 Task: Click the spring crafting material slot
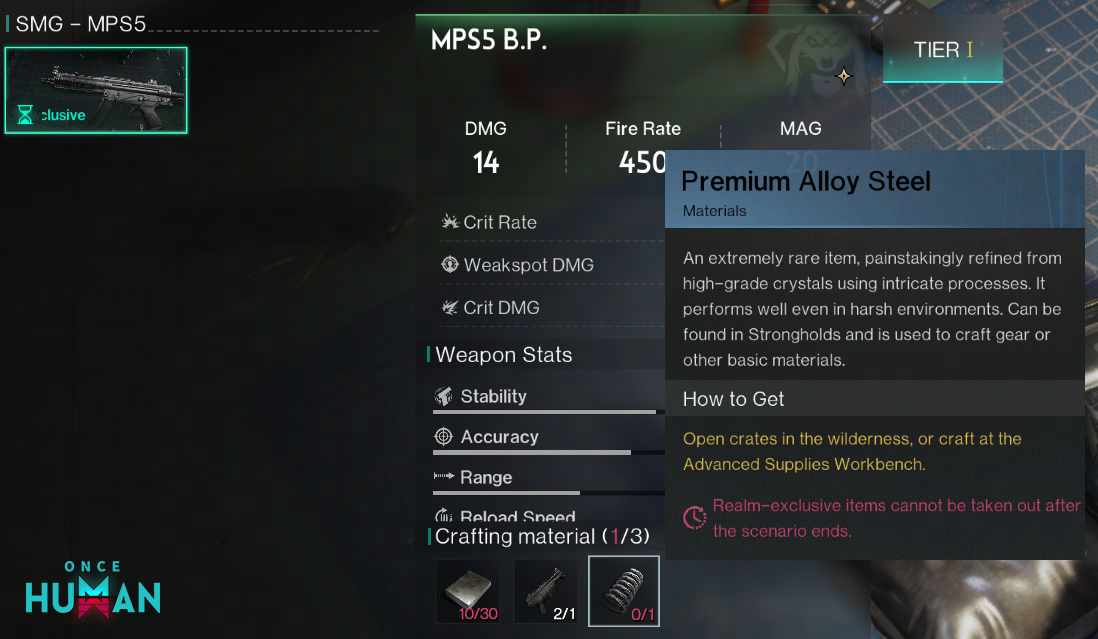(623, 591)
